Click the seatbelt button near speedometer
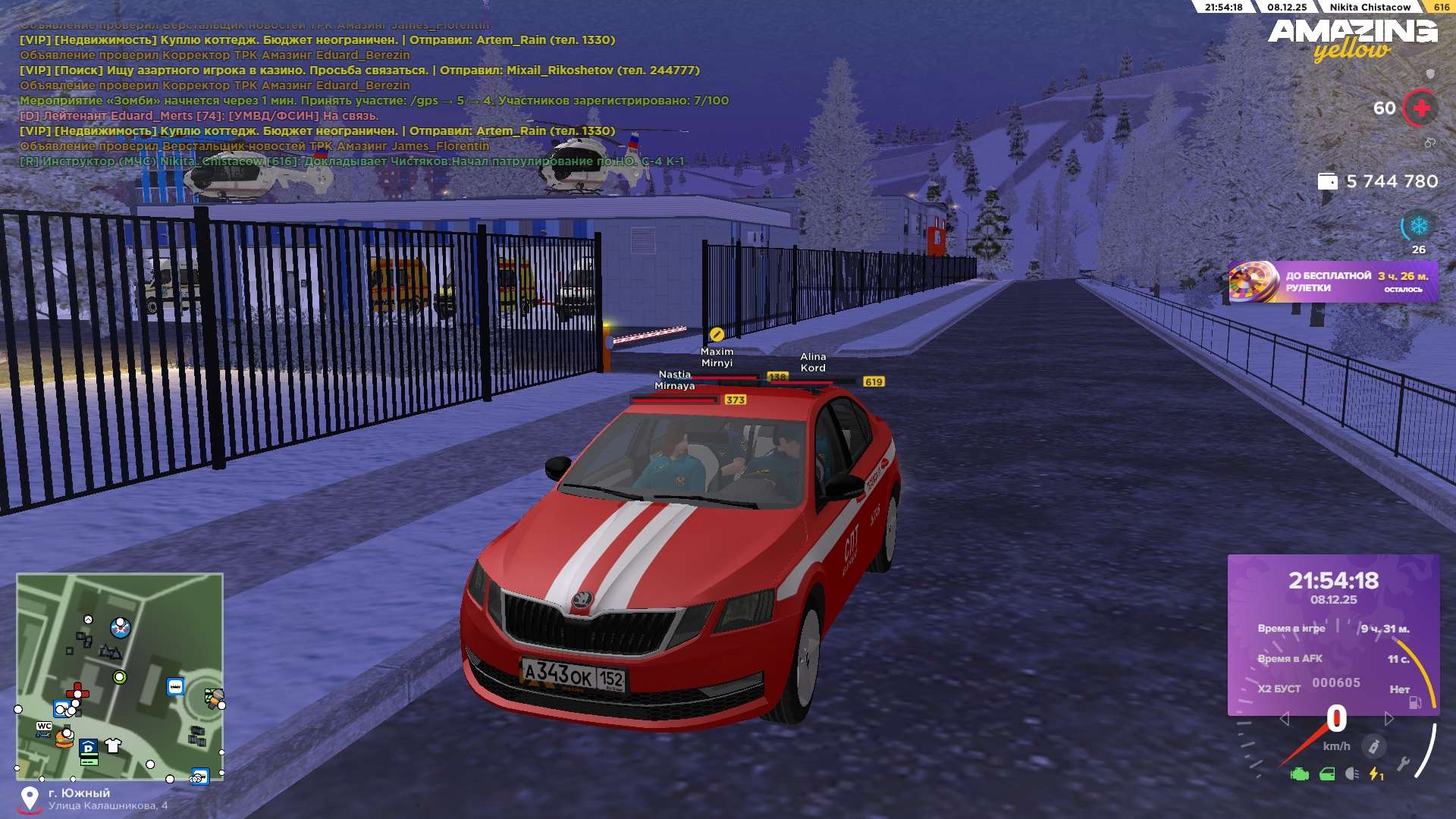The width and height of the screenshot is (1456, 819). pos(1373,746)
